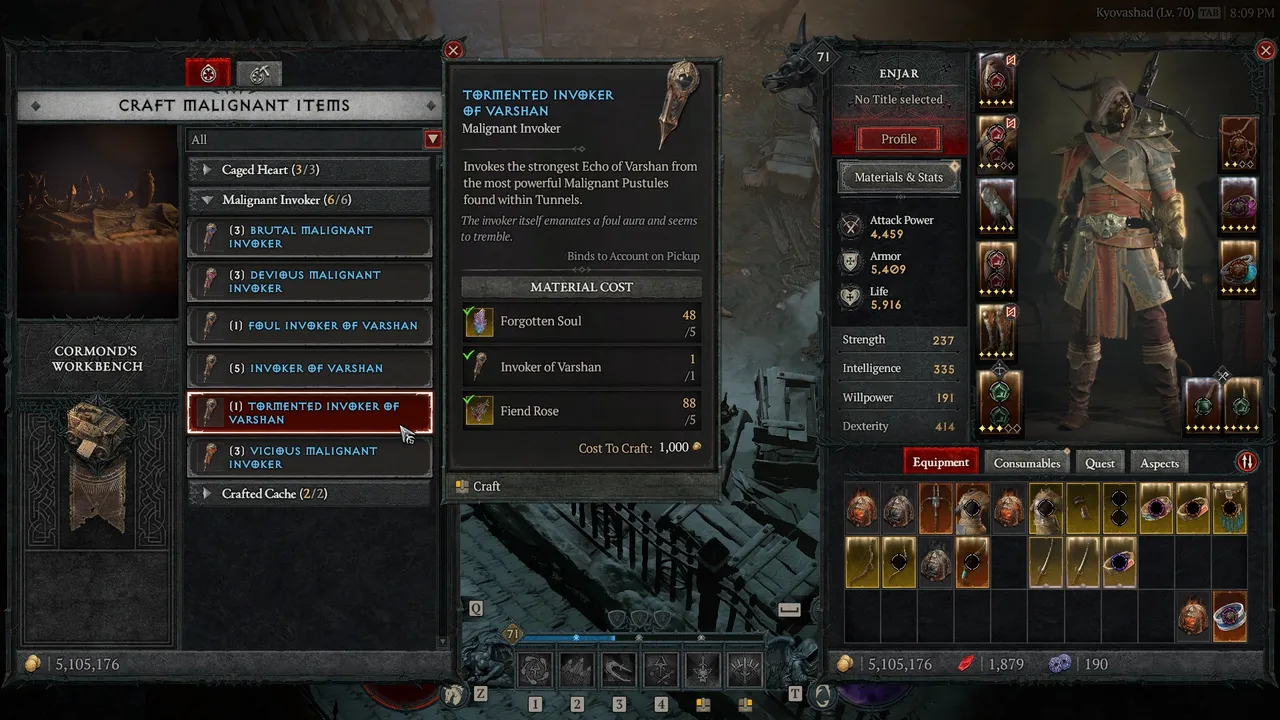Close the crafting workbench window
Viewport: 1280px width, 720px height.
click(453, 50)
